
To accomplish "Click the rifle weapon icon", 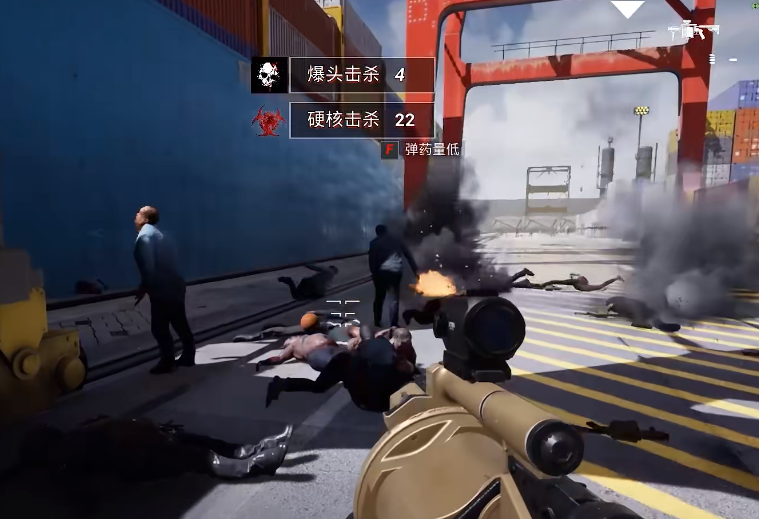I will click(693, 31).
